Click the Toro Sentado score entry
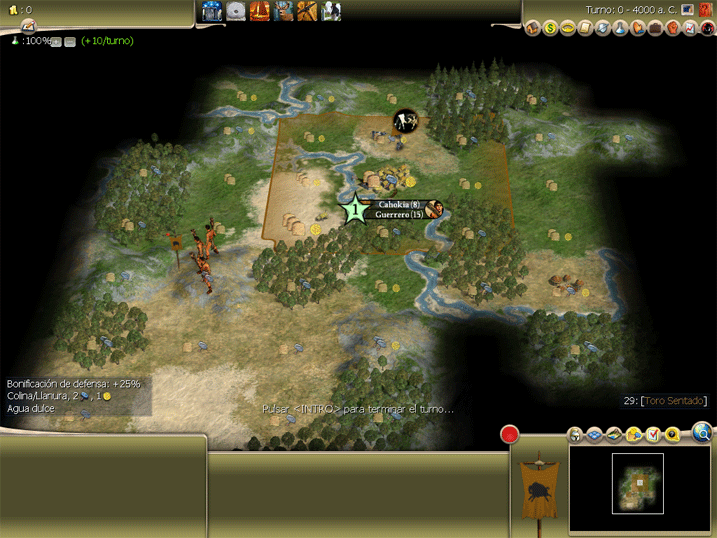This screenshot has height=538, width=717. point(674,401)
